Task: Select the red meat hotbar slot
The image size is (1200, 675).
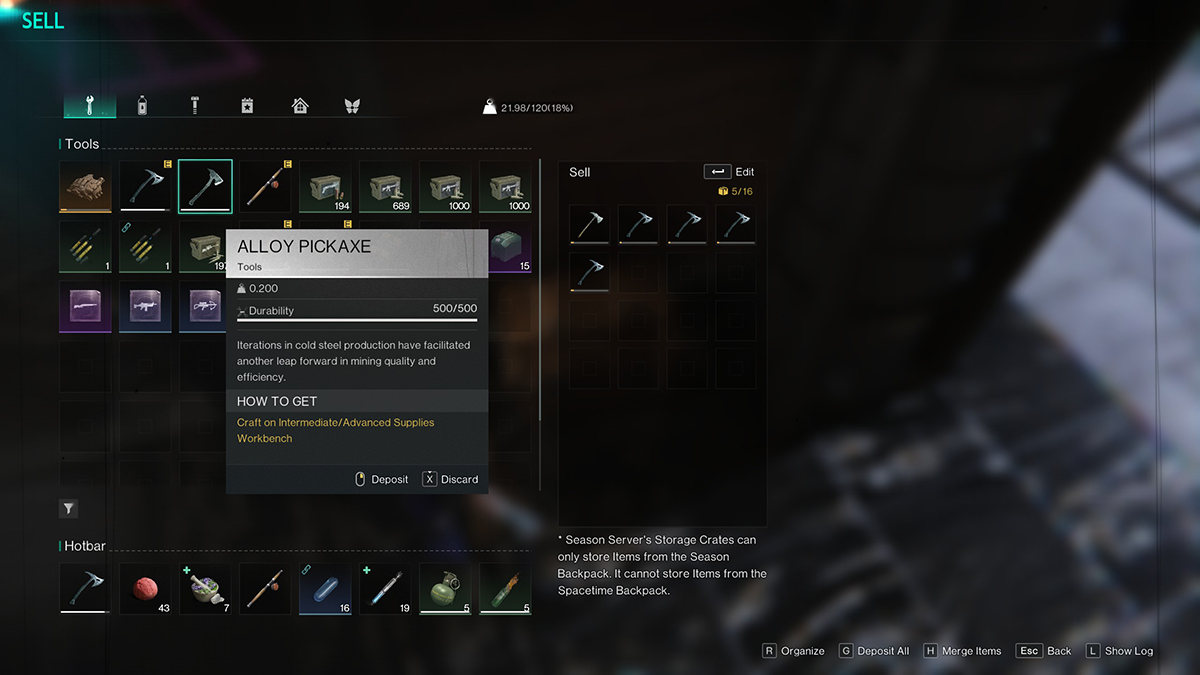Action: [x=145, y=589]
